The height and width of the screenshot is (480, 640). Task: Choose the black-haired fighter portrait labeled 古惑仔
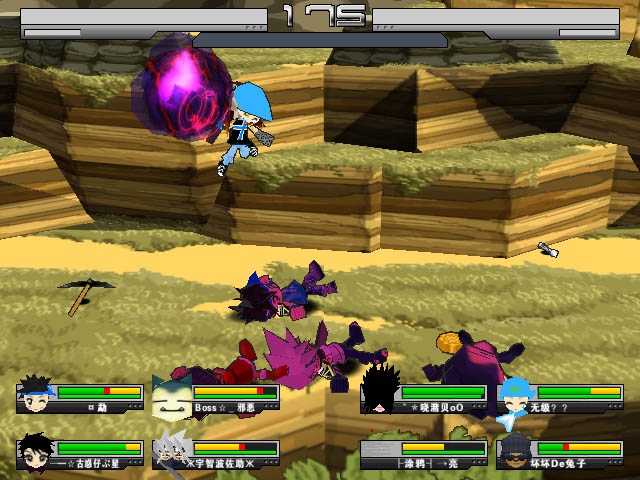pos(35,450)
